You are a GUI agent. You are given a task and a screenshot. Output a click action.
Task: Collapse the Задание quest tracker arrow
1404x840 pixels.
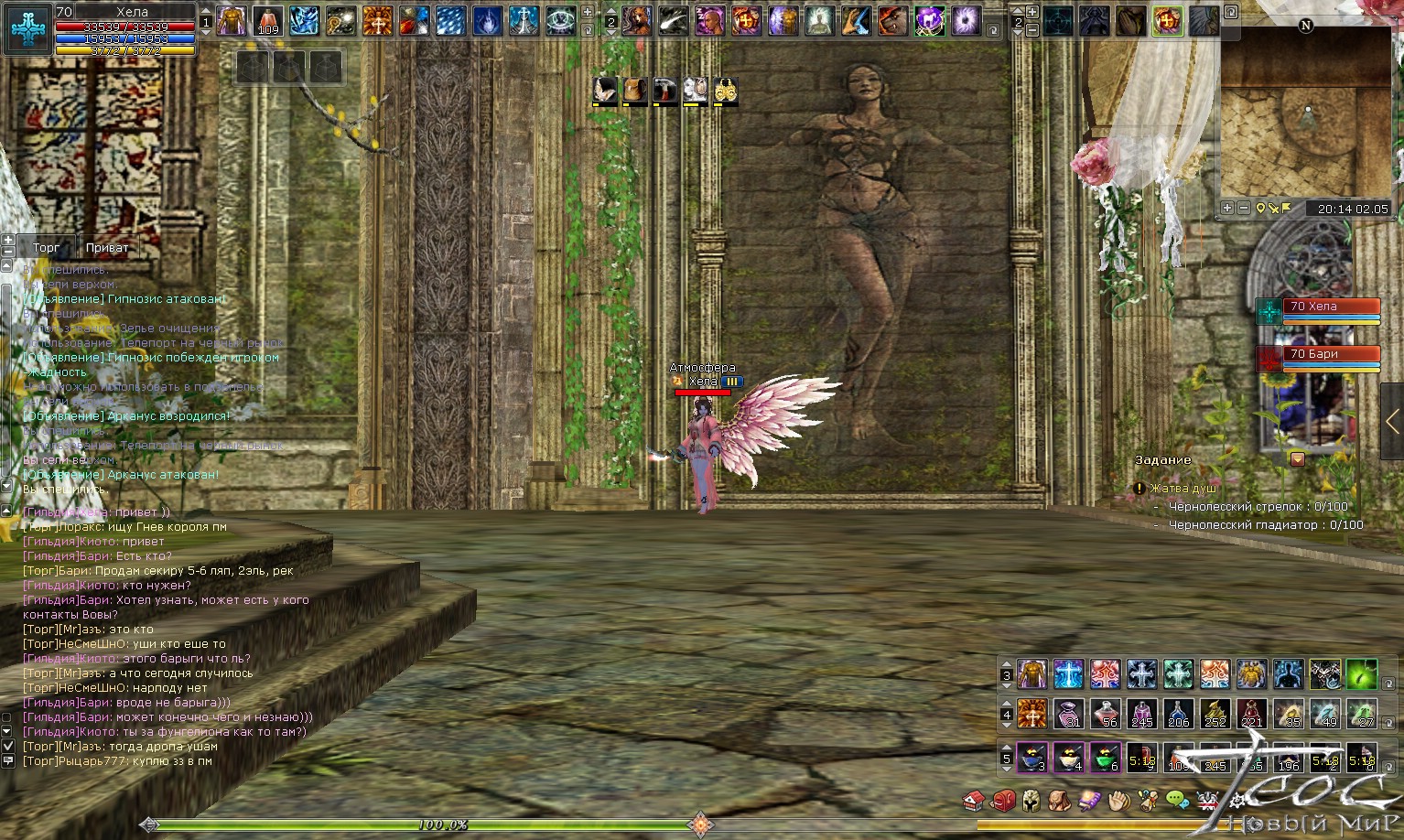point(1297,459)
